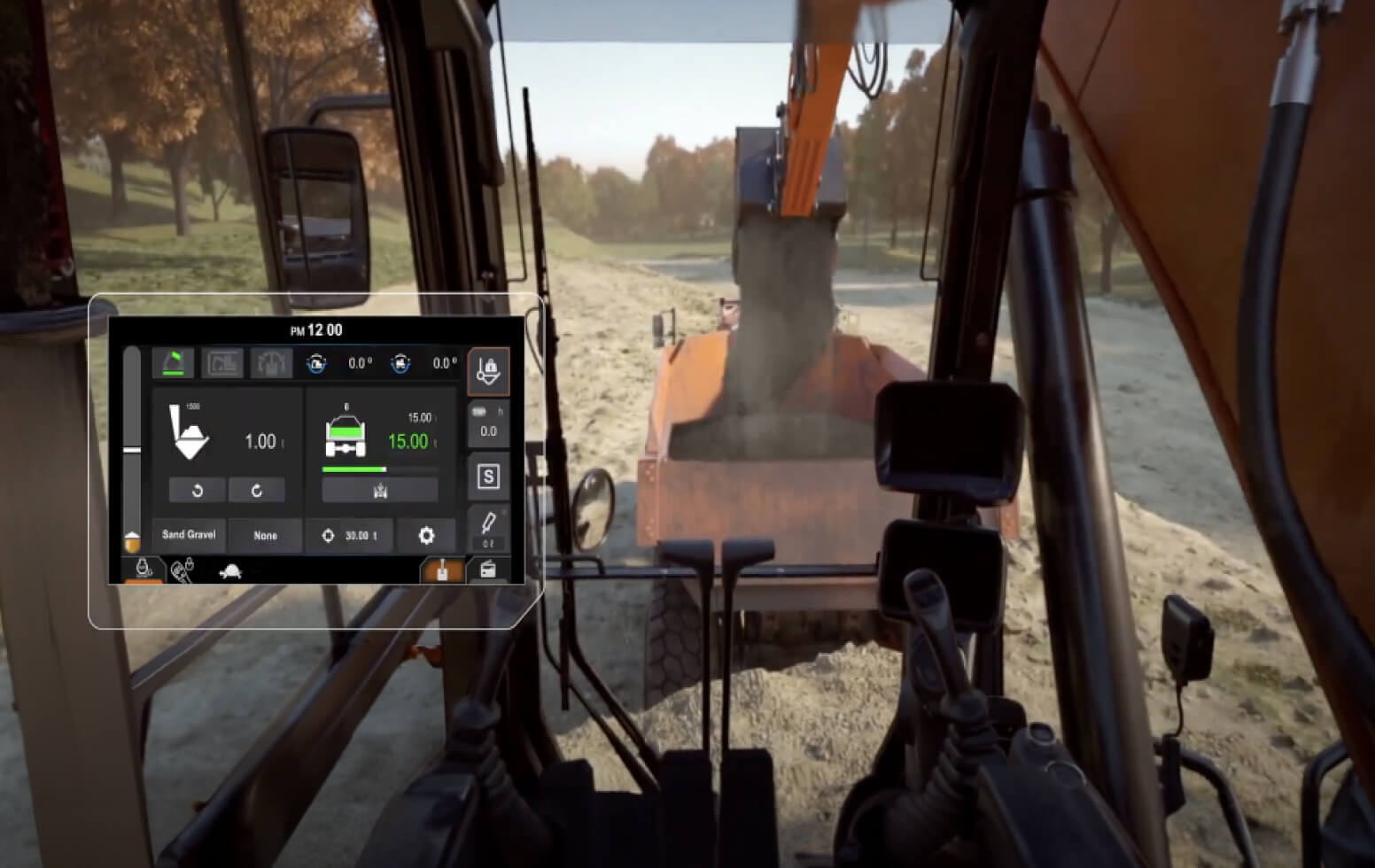Open the None selection button
This screenshot has height=868, width=1375.
(x=265, y=535)
